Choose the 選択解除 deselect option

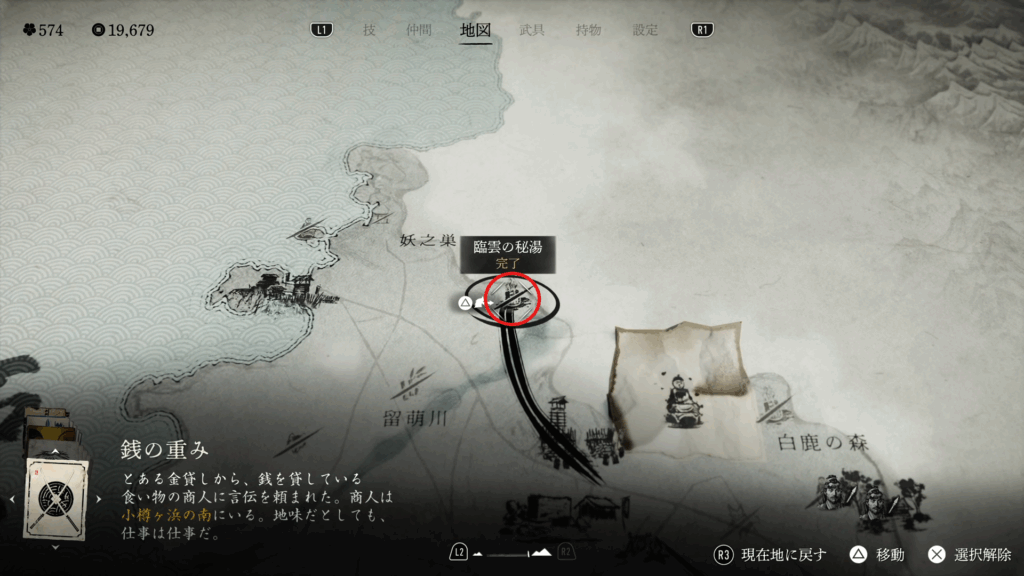click(970, 555)
